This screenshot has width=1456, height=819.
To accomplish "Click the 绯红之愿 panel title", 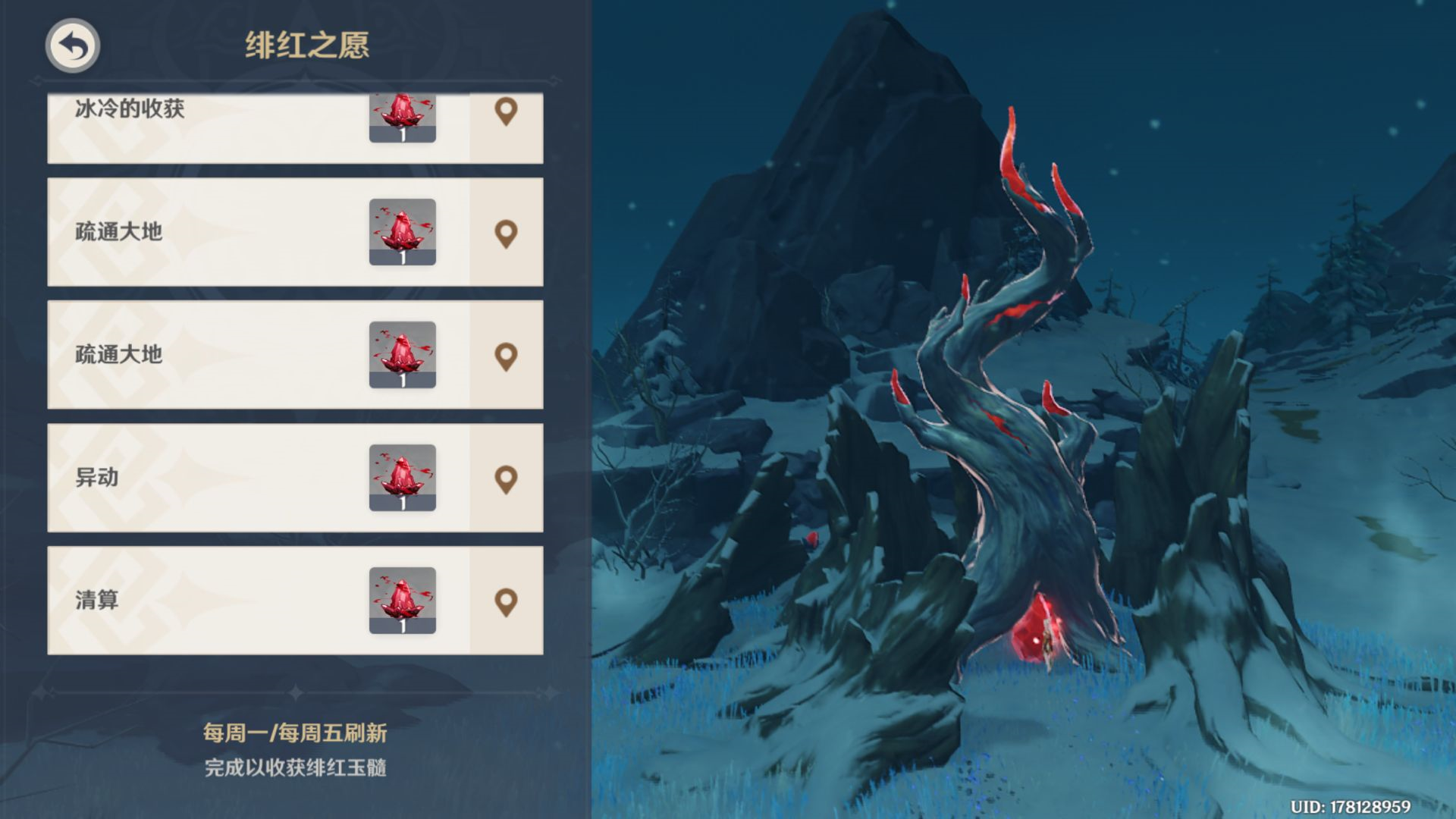I will point(307,44).
